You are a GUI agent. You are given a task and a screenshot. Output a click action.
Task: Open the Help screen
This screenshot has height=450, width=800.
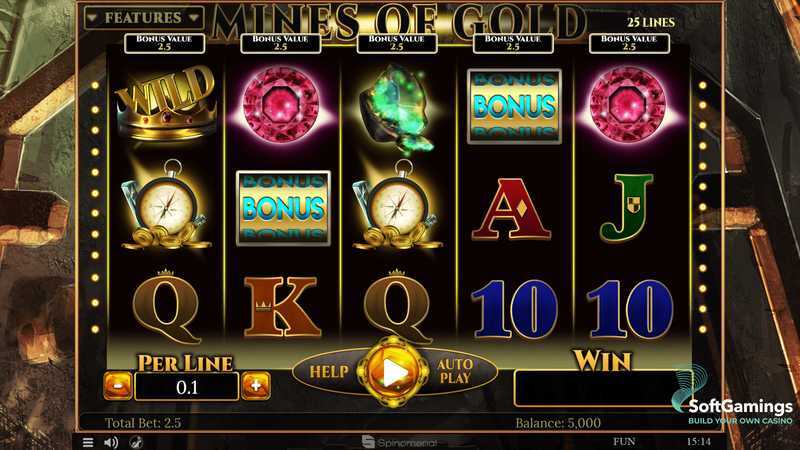pyautogui.click(x=328, y=371)
